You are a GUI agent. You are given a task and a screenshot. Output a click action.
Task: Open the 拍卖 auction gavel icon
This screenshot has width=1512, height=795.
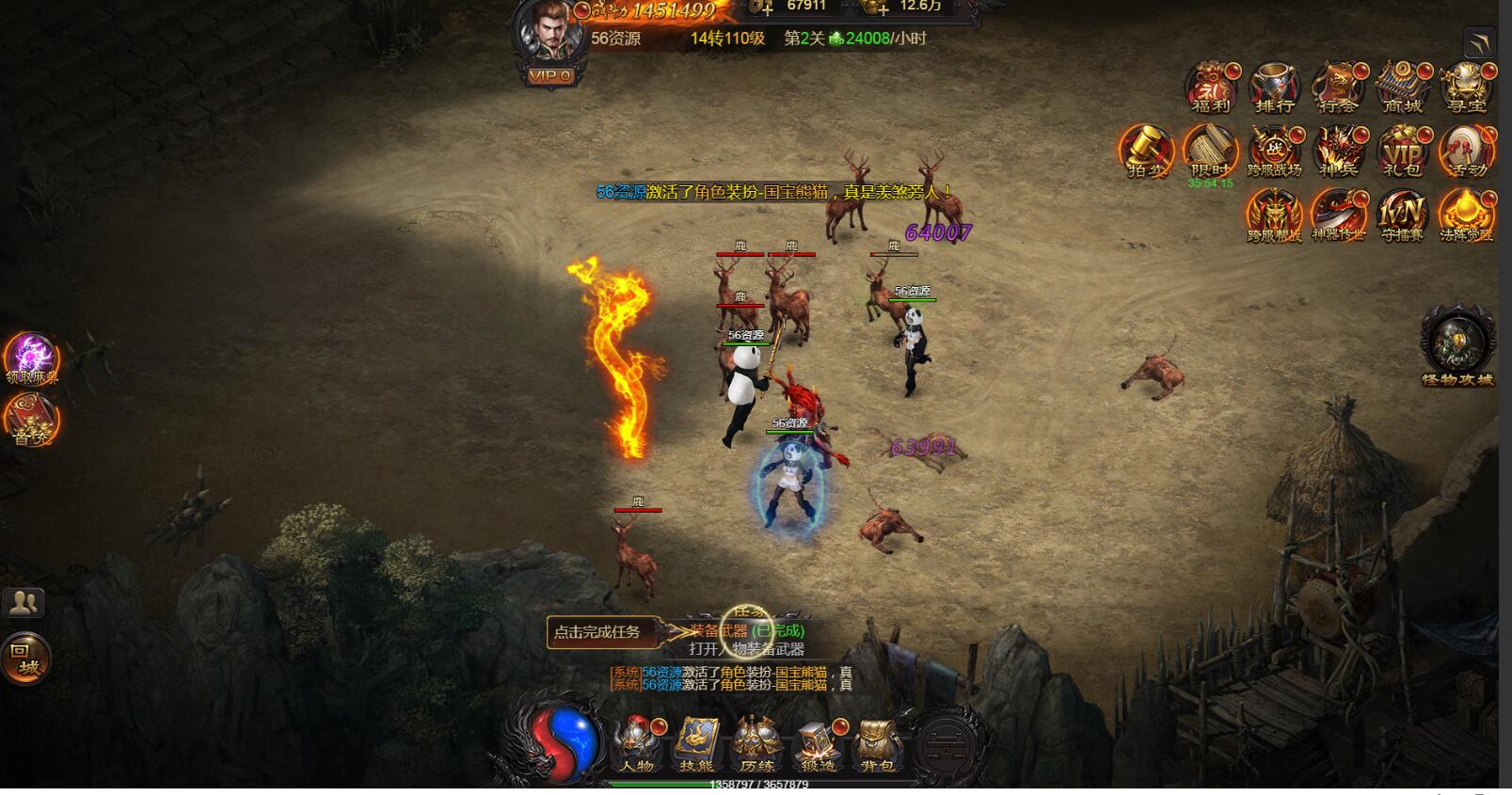click(x=1146, y=151)
